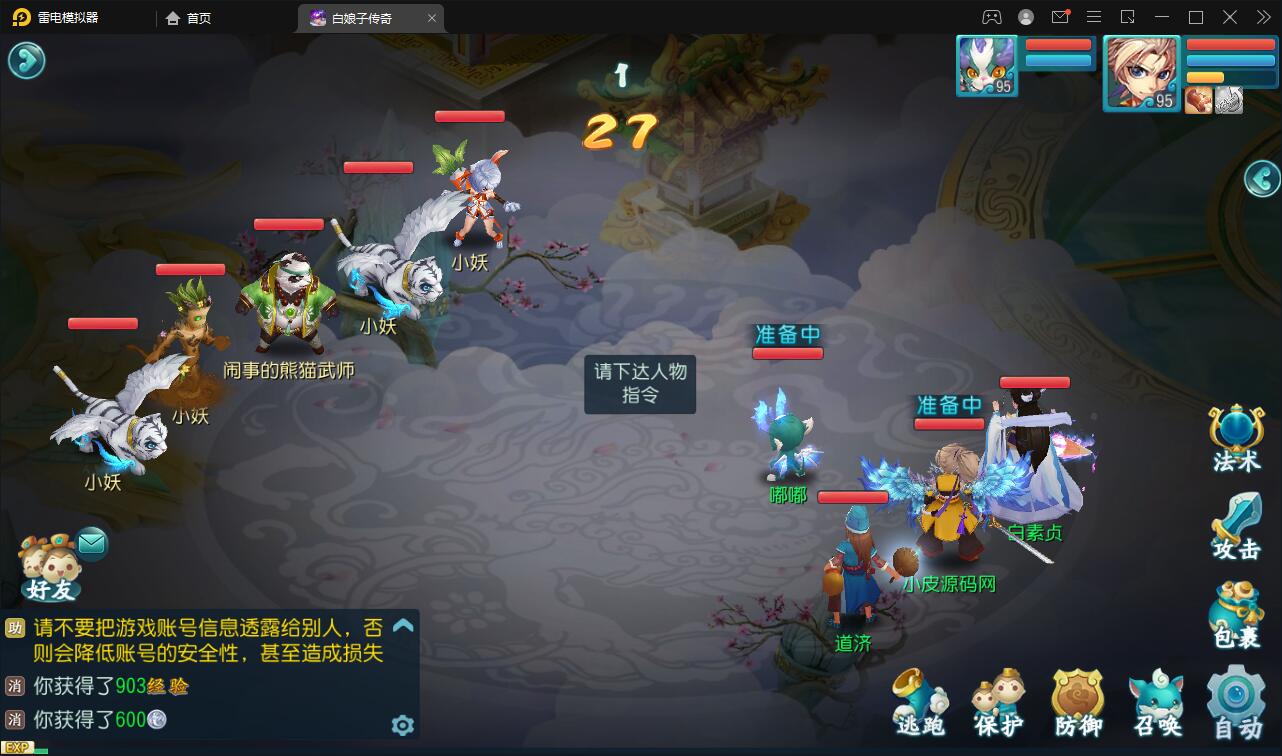The width and height of the screenshot is (1282, 756).
Task: Expand the blue arrow panel on right edge
Action: click(1262, 180)
